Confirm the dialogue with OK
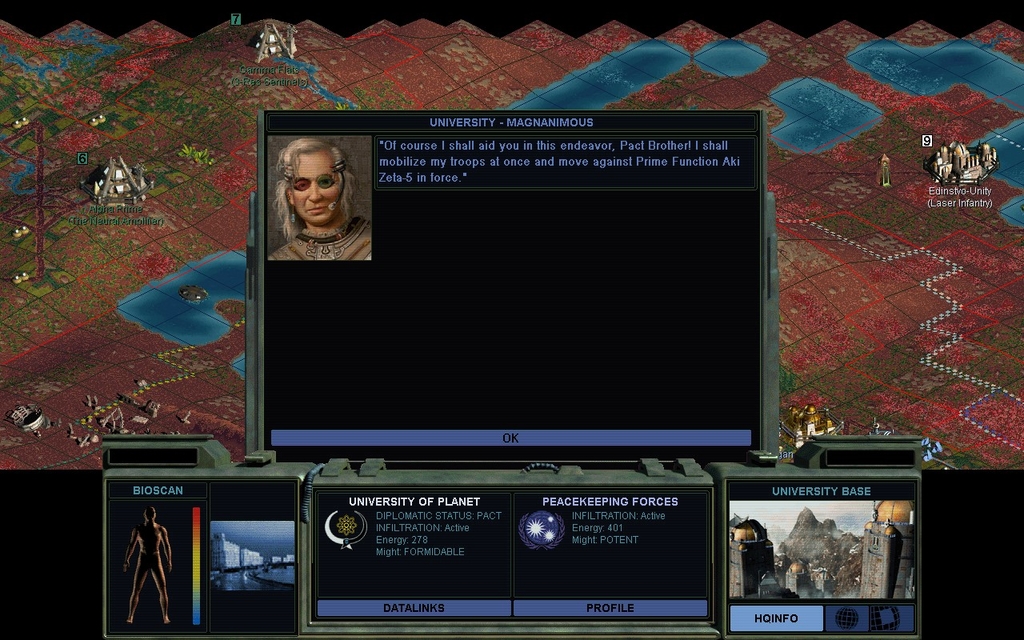The width and height of the screenshot is (1024, 640). tap(510, 438)
